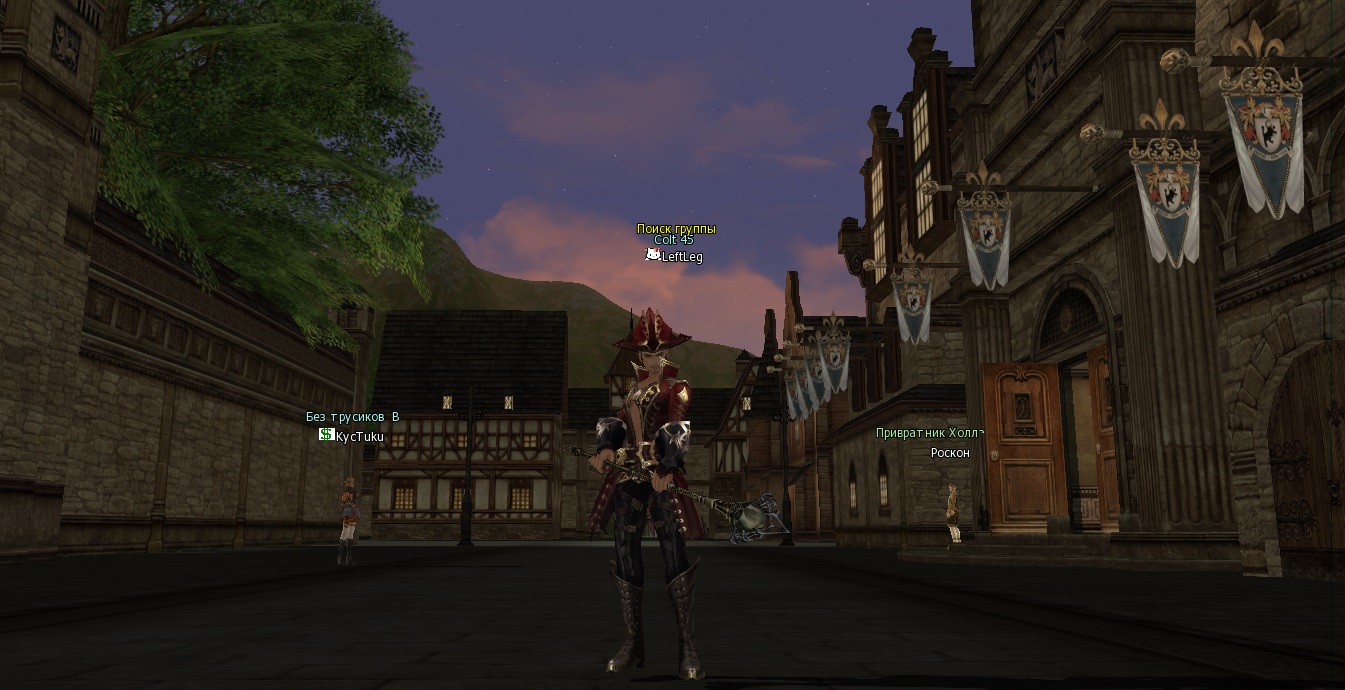Select the LeftLeg player nameplate
Viewport: 1345px width, 690px height.
[681, 257]
